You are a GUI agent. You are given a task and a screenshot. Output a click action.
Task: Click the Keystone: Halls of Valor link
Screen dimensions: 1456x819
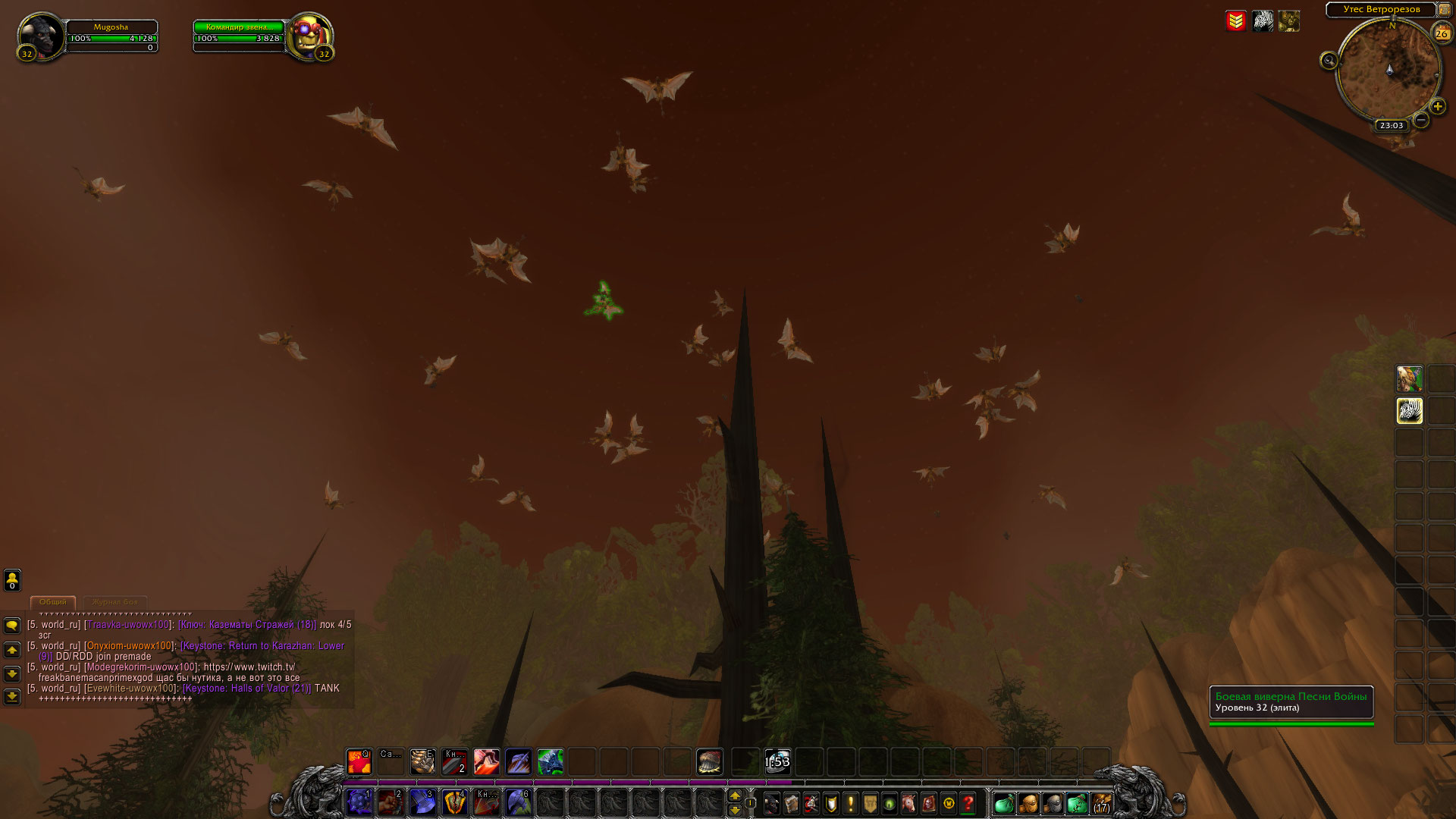pos(247,689)
